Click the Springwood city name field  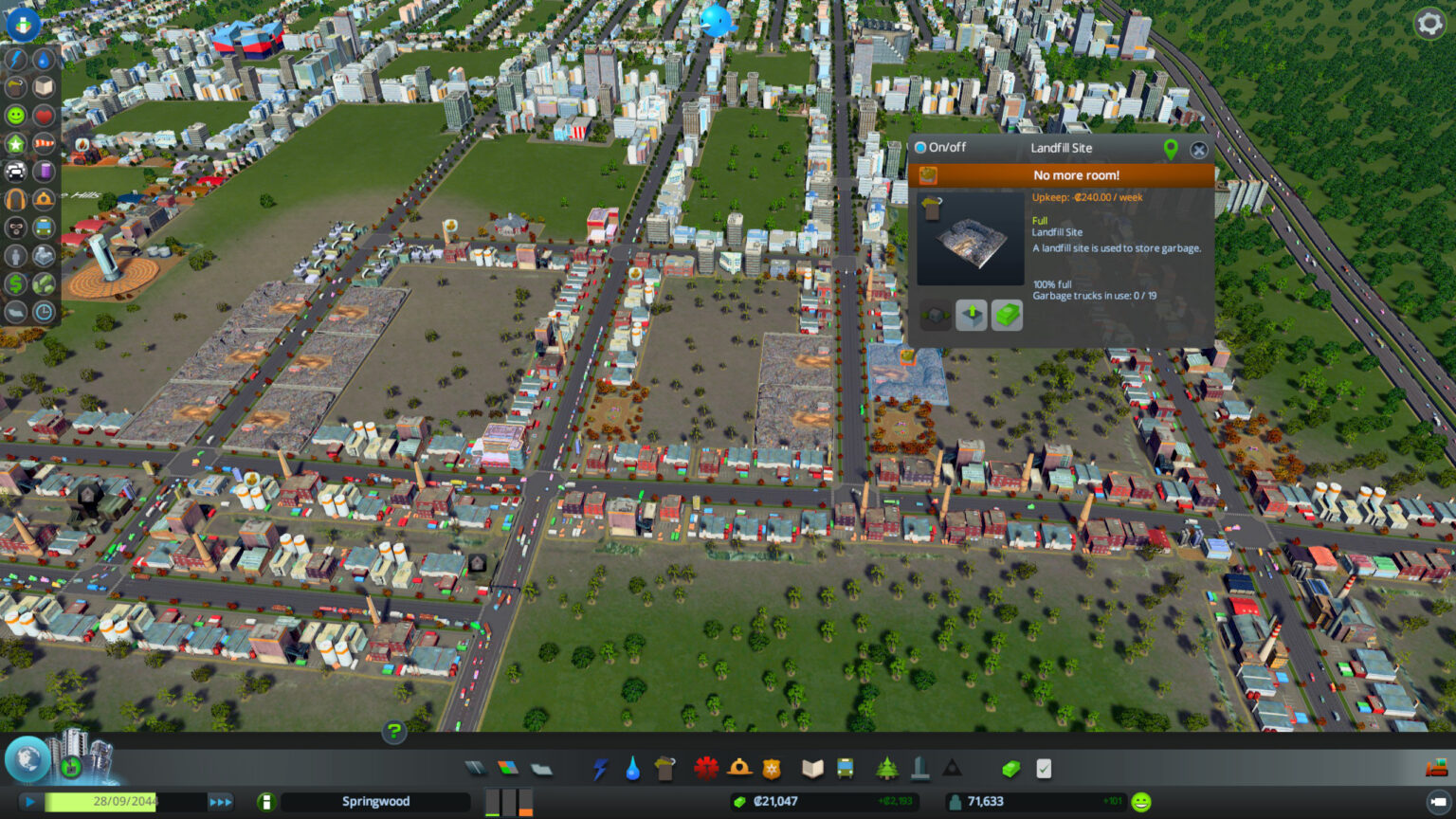375,801
